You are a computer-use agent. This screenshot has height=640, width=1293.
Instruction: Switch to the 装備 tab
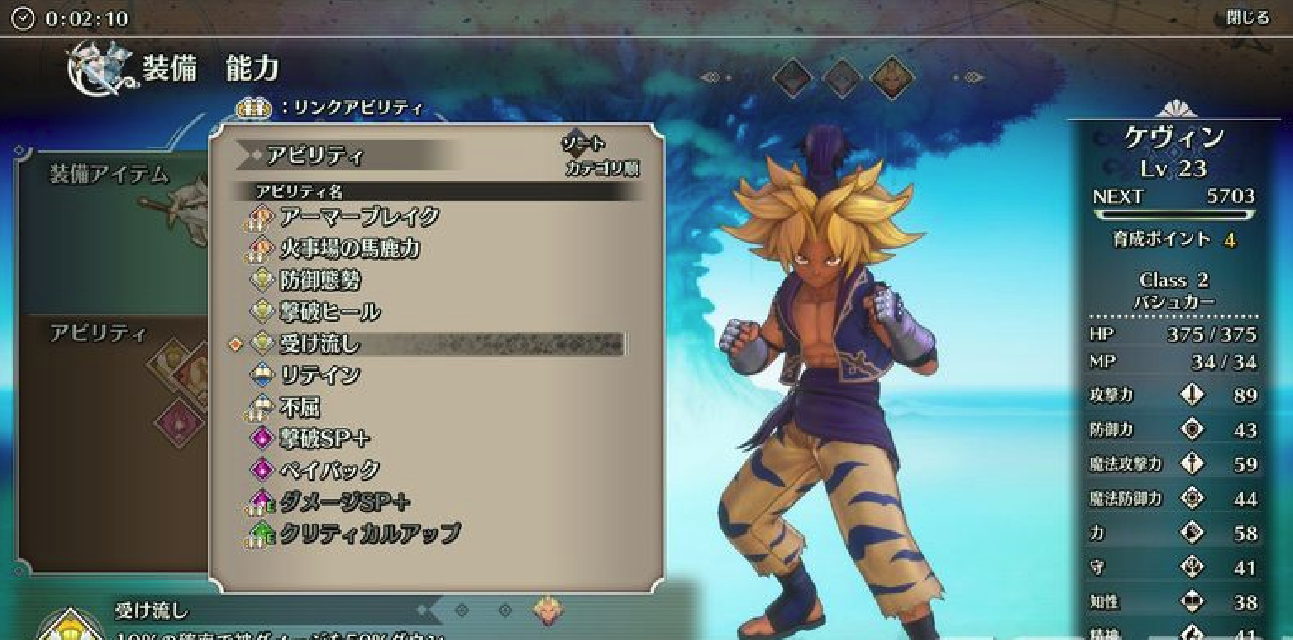(x=169, y=69)
